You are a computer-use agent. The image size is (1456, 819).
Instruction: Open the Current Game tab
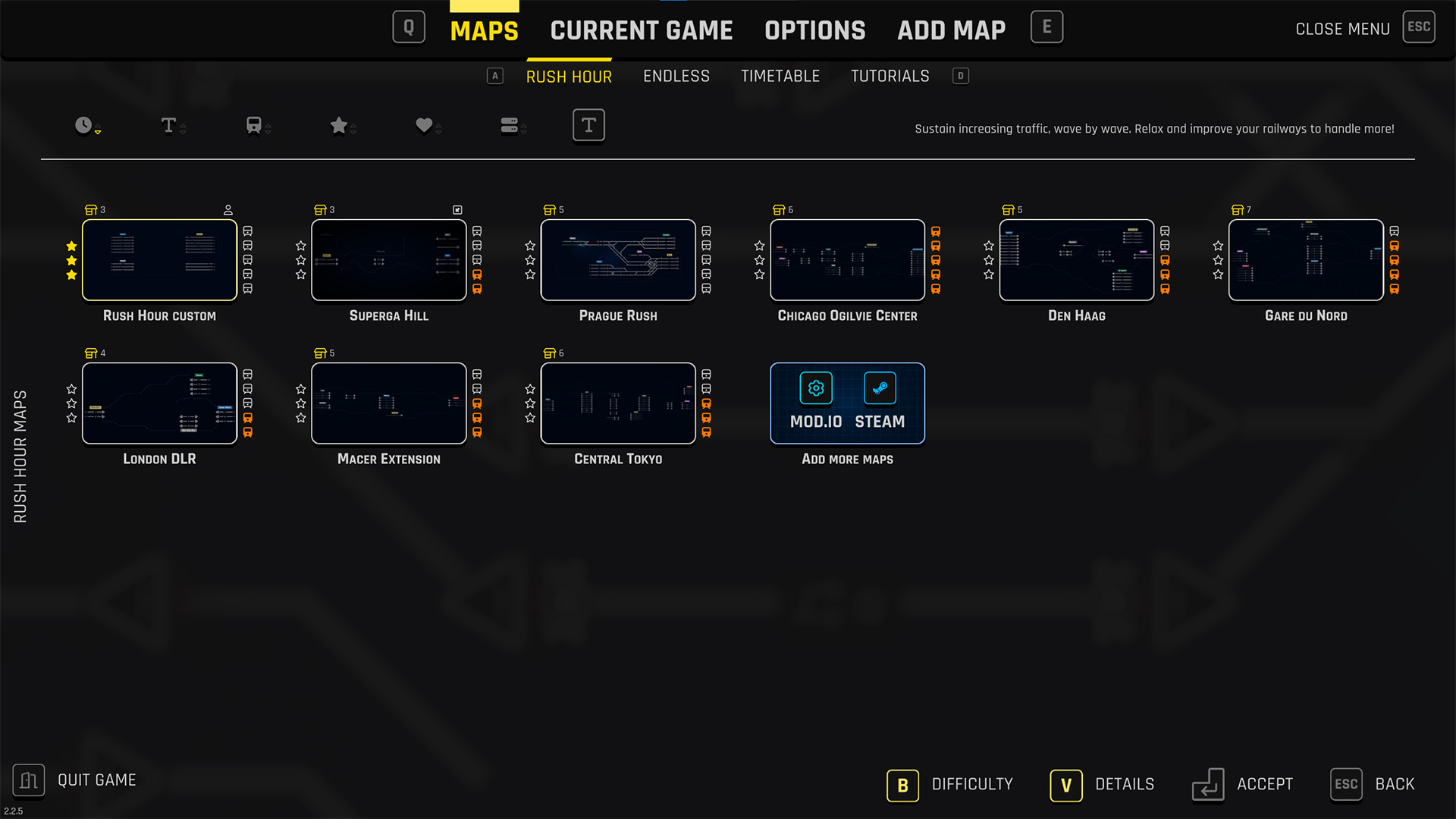pos(641,30)
